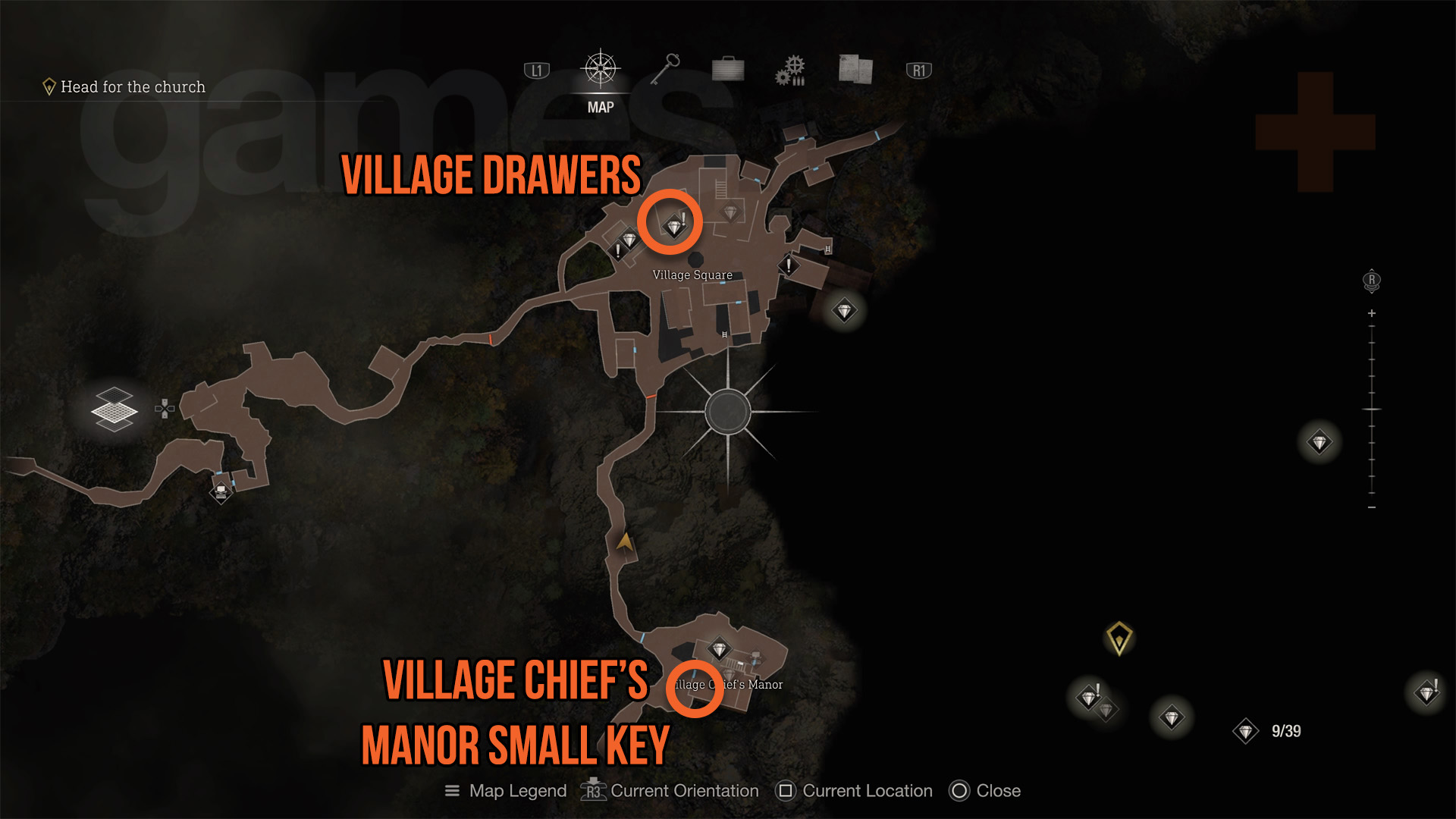Toggle Current Orientation with the R3 control
Screen dimensions: 1456x819
[593, 791]
